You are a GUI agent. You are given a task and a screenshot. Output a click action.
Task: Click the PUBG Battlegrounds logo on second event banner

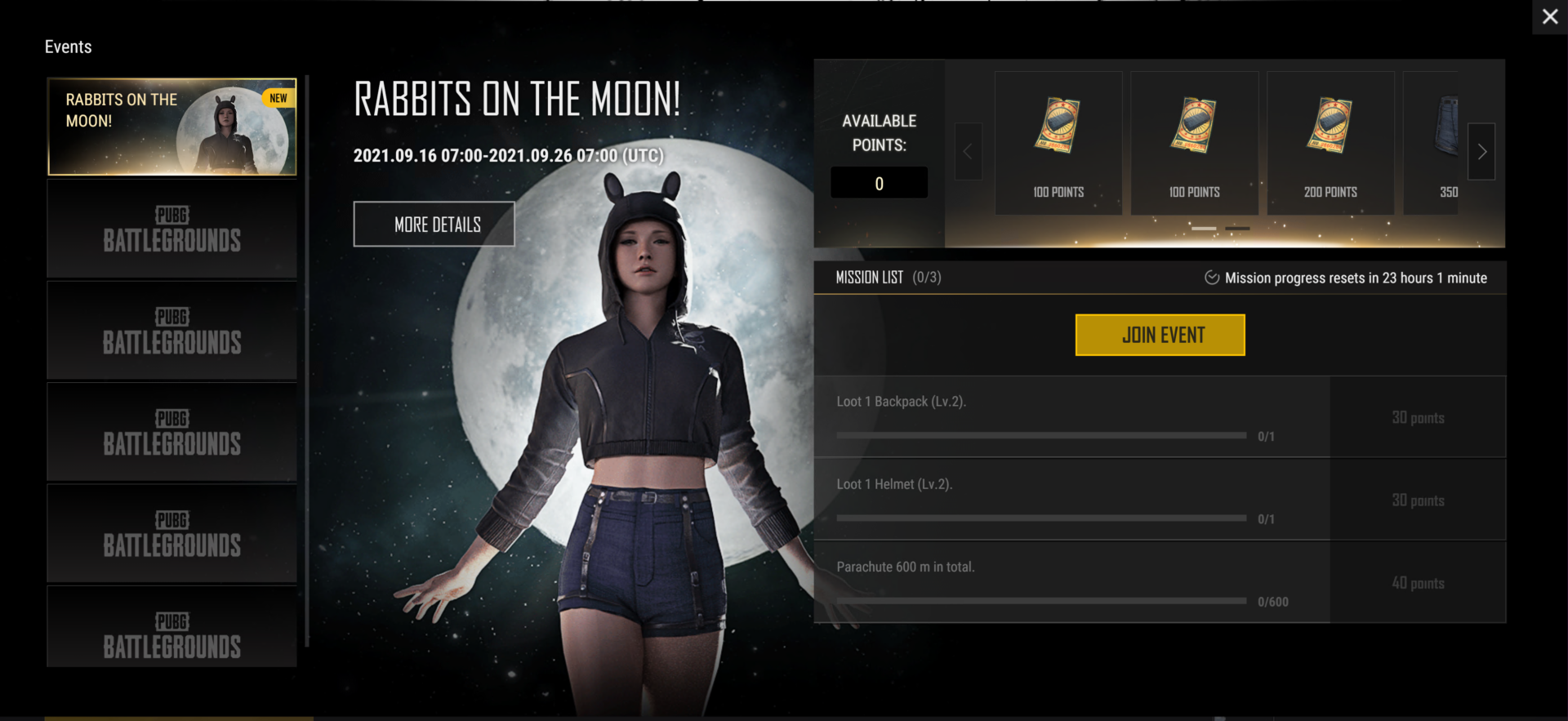171,228
